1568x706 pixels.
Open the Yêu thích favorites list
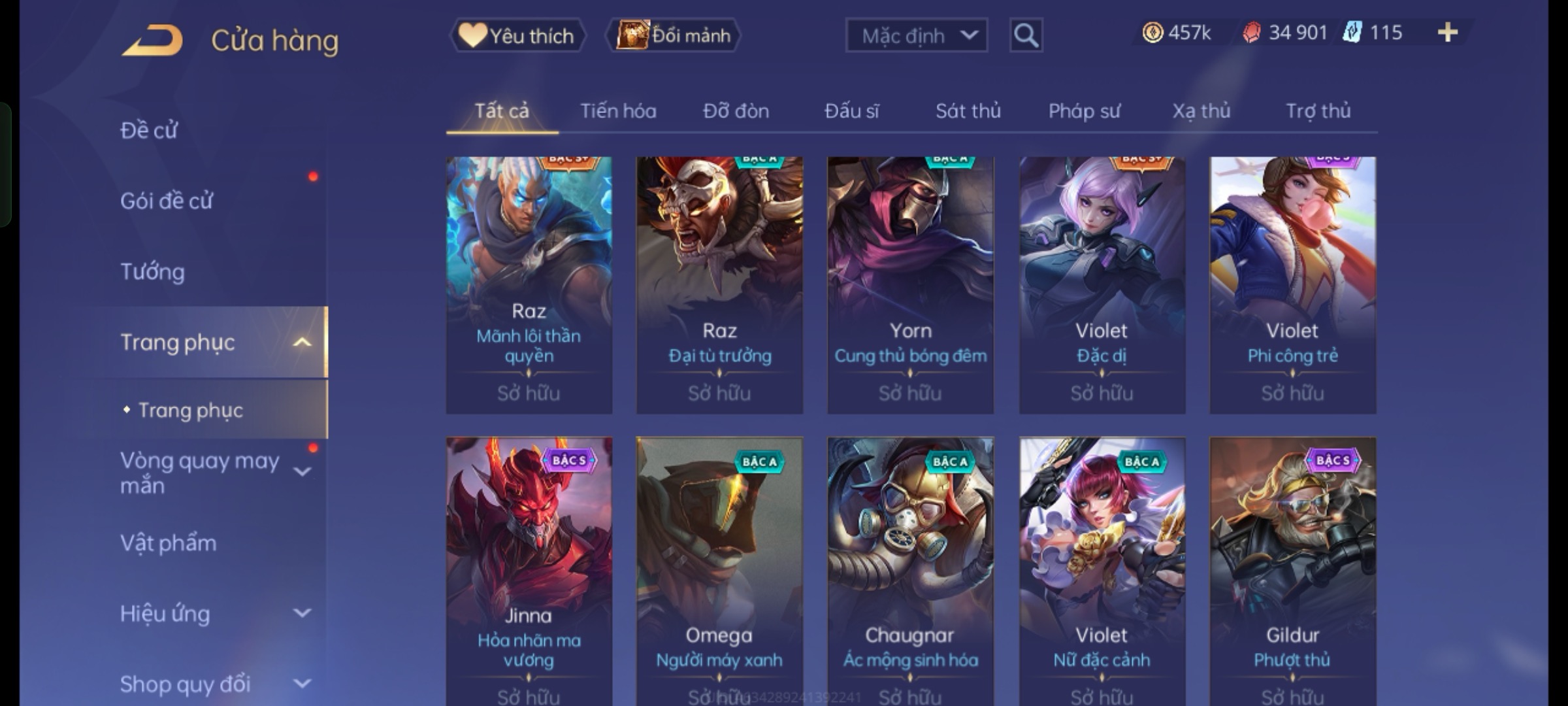pos(517,35)
